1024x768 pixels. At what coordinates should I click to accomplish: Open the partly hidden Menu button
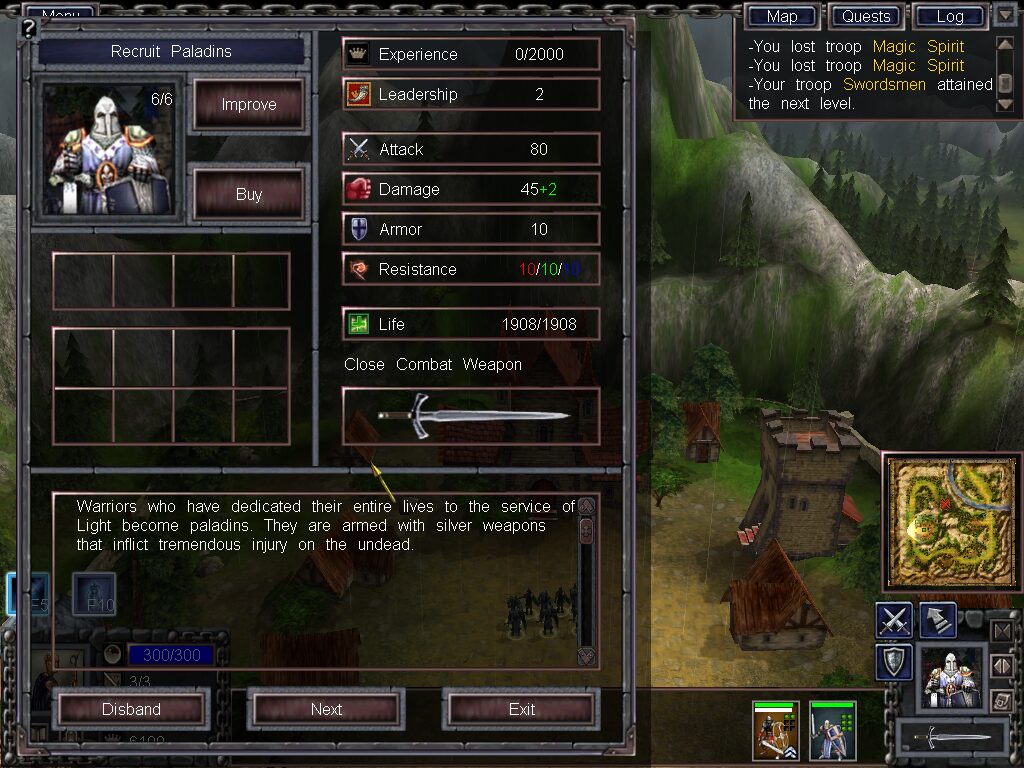60,13
